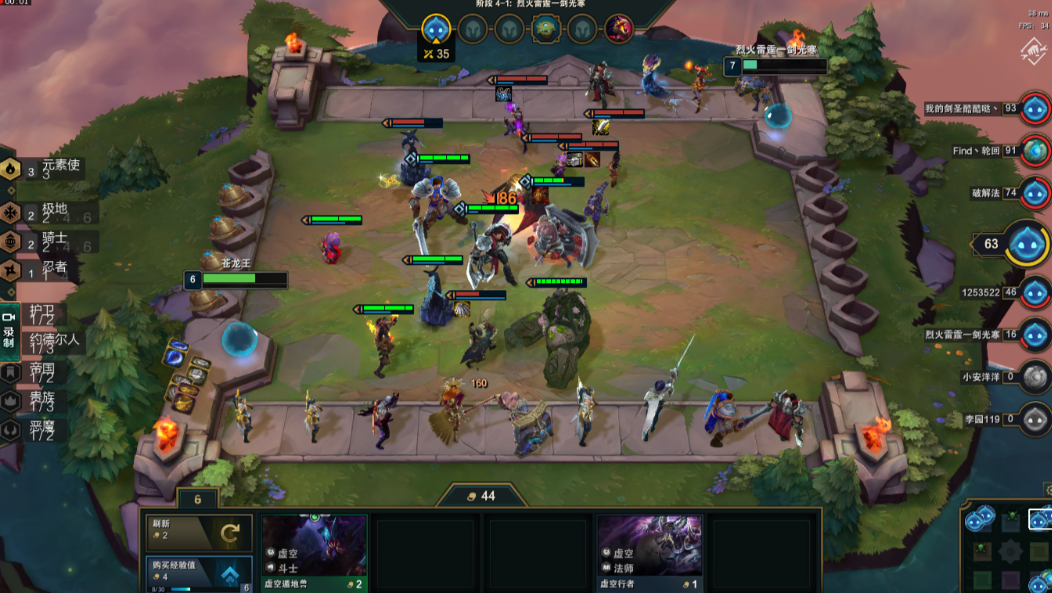Spectate player 破解法's board
1052x593 pixels.
pos(1035,193)
